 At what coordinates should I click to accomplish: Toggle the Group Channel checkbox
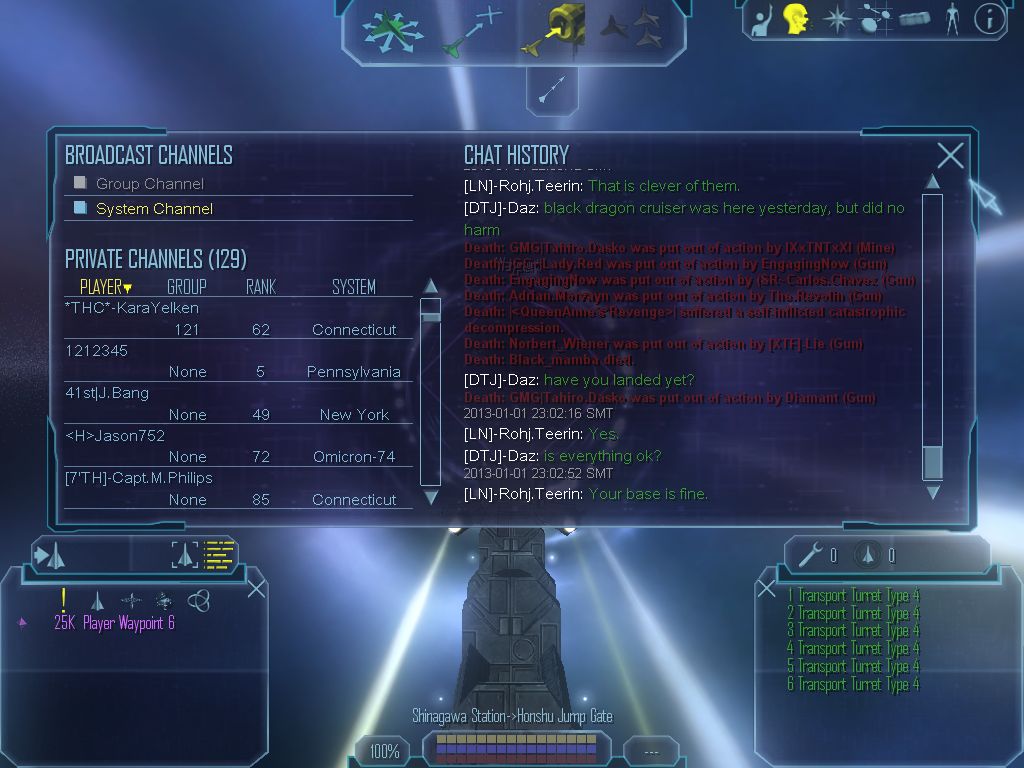coord(81,183)
